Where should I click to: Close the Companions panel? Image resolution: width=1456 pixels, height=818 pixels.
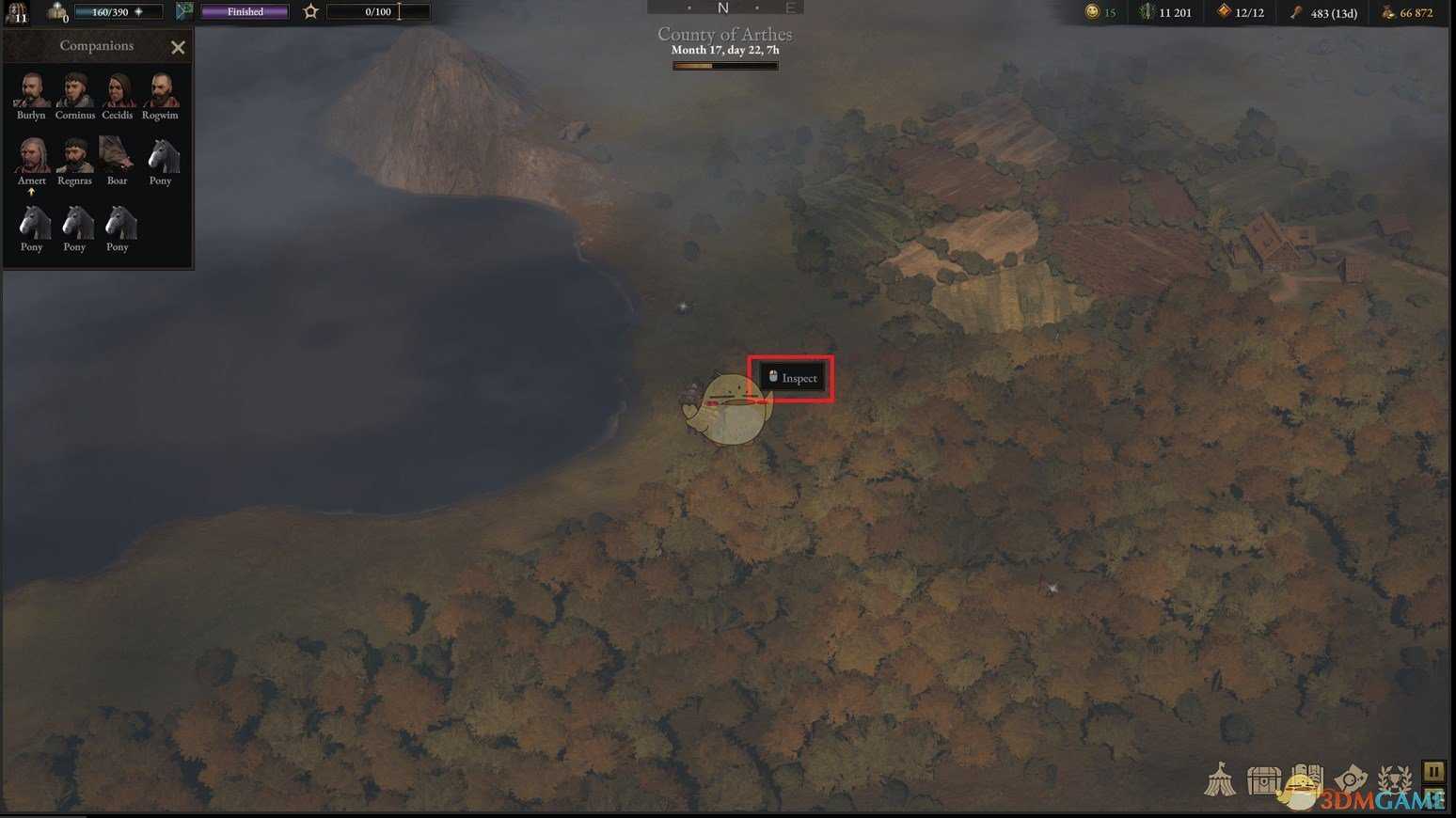point(178,47)
